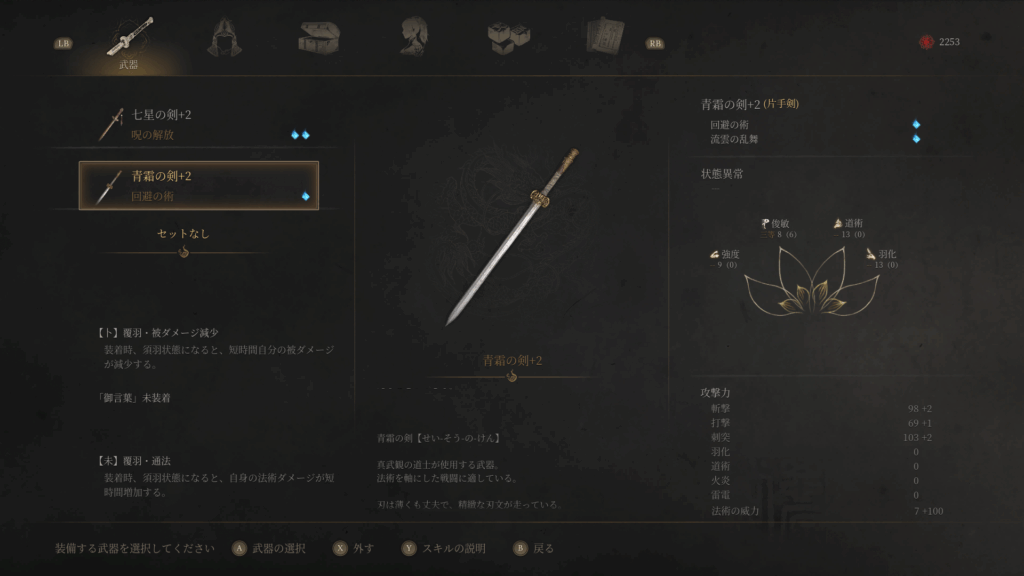Click the セットなし set label
This screenshot has height=576, width=1024.
pos(184,234)
